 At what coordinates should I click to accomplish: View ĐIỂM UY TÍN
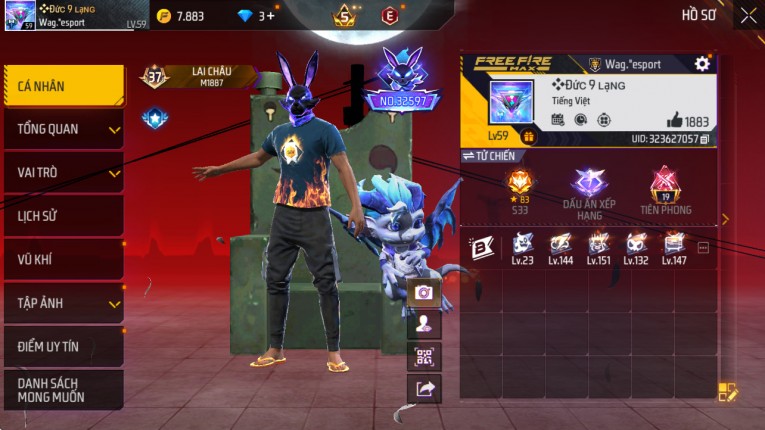(64, 346)
